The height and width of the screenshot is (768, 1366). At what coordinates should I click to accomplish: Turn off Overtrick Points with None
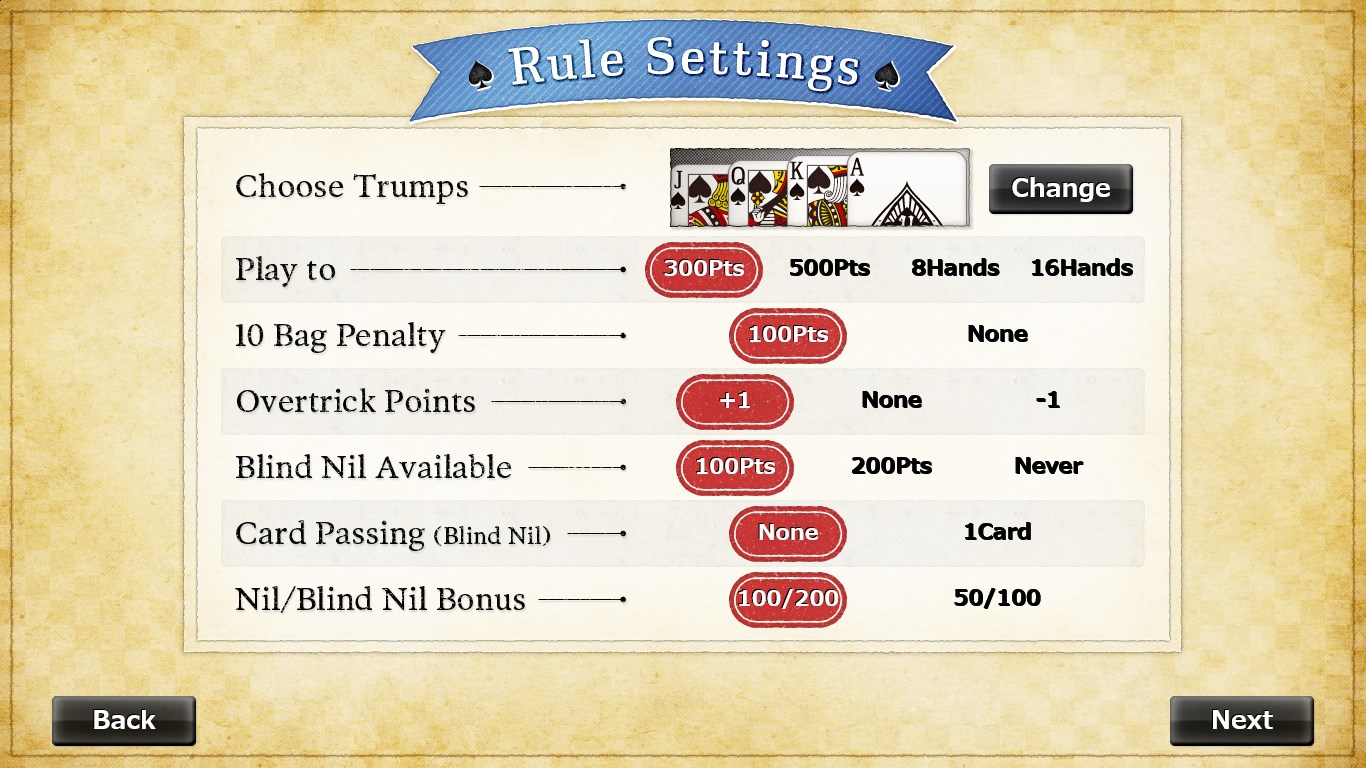pos(891,400)
